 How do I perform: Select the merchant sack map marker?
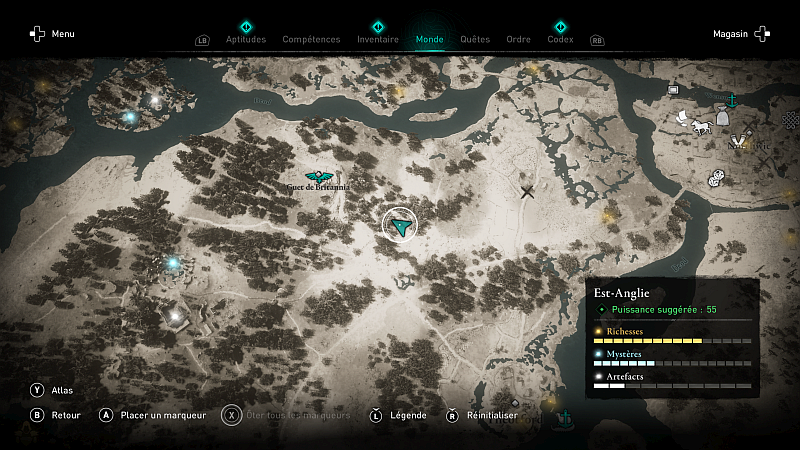point(722,117)
